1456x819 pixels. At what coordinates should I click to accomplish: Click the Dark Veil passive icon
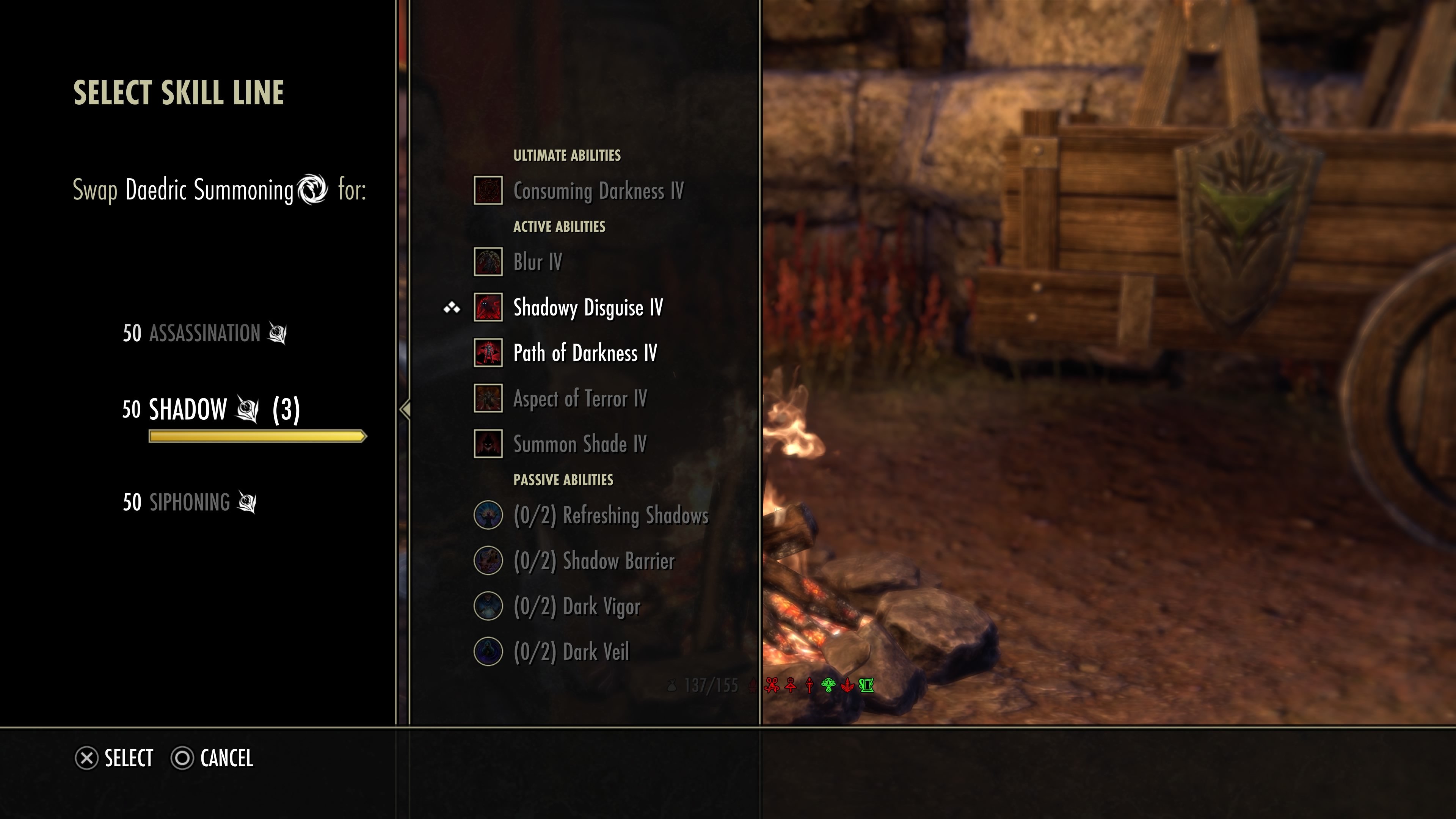click(488, 651)
